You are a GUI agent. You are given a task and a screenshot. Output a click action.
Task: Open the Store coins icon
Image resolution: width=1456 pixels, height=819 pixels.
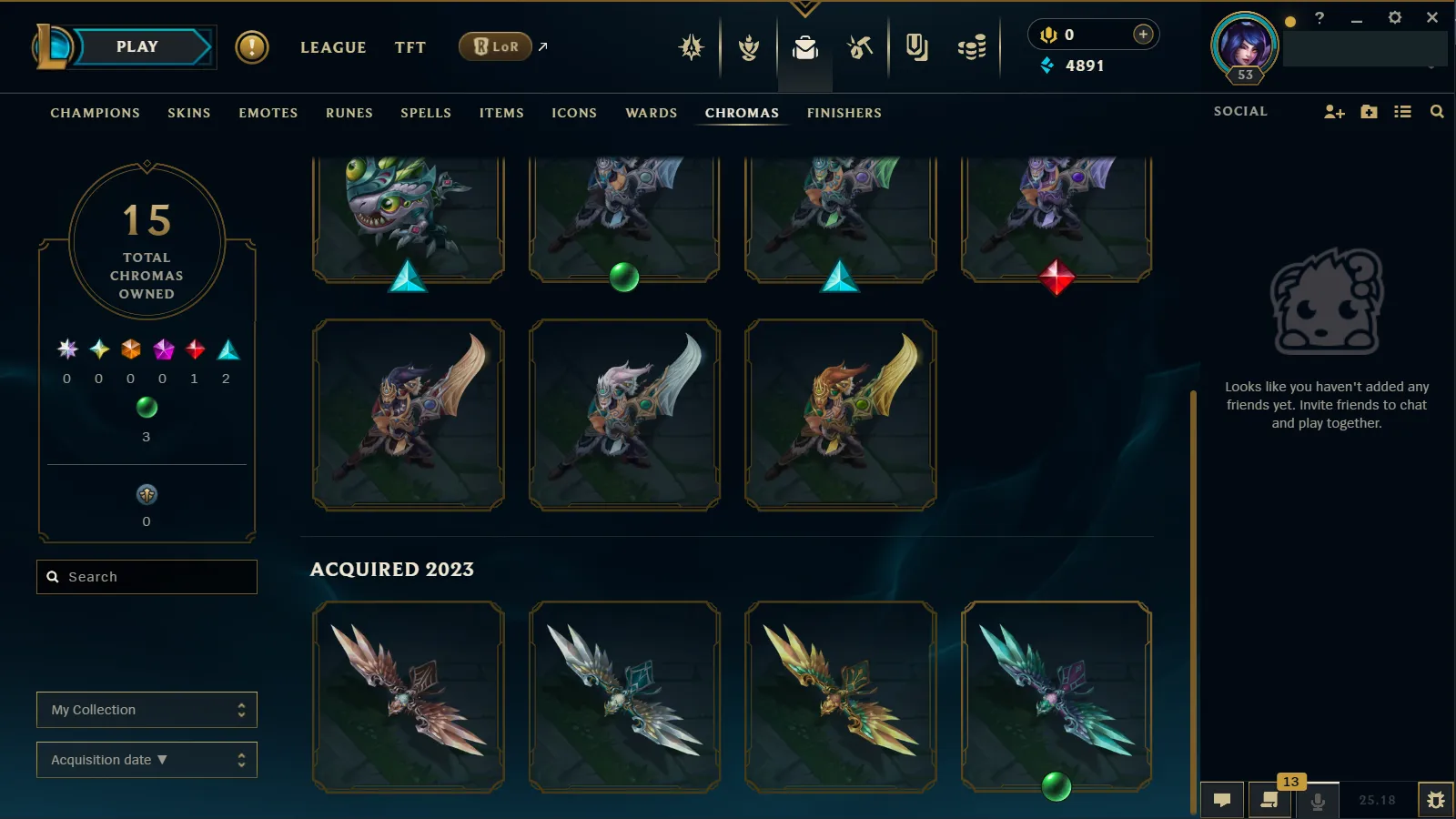click(x=970, y=47)
